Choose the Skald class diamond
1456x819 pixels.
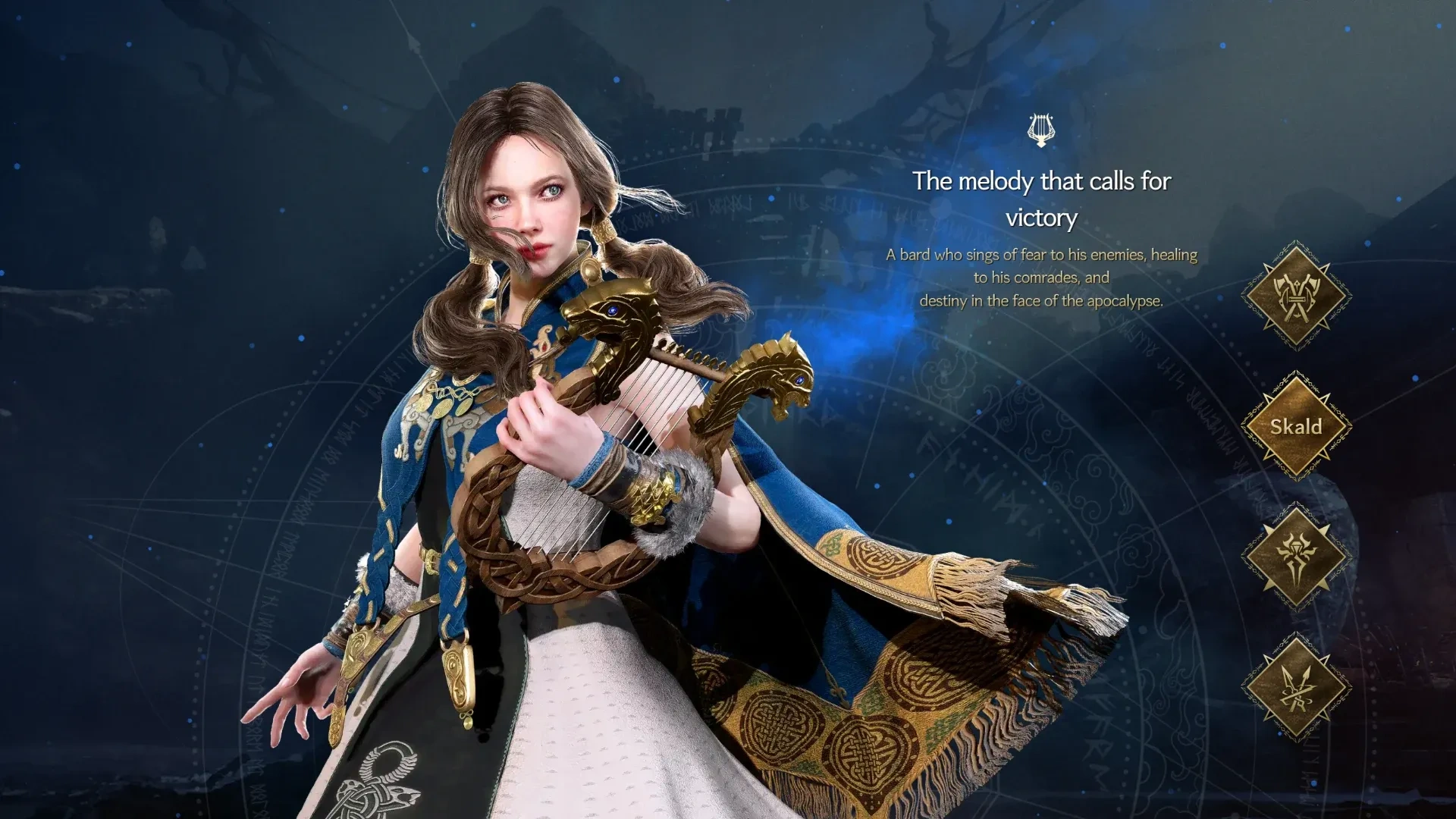tap(1296, 426)
